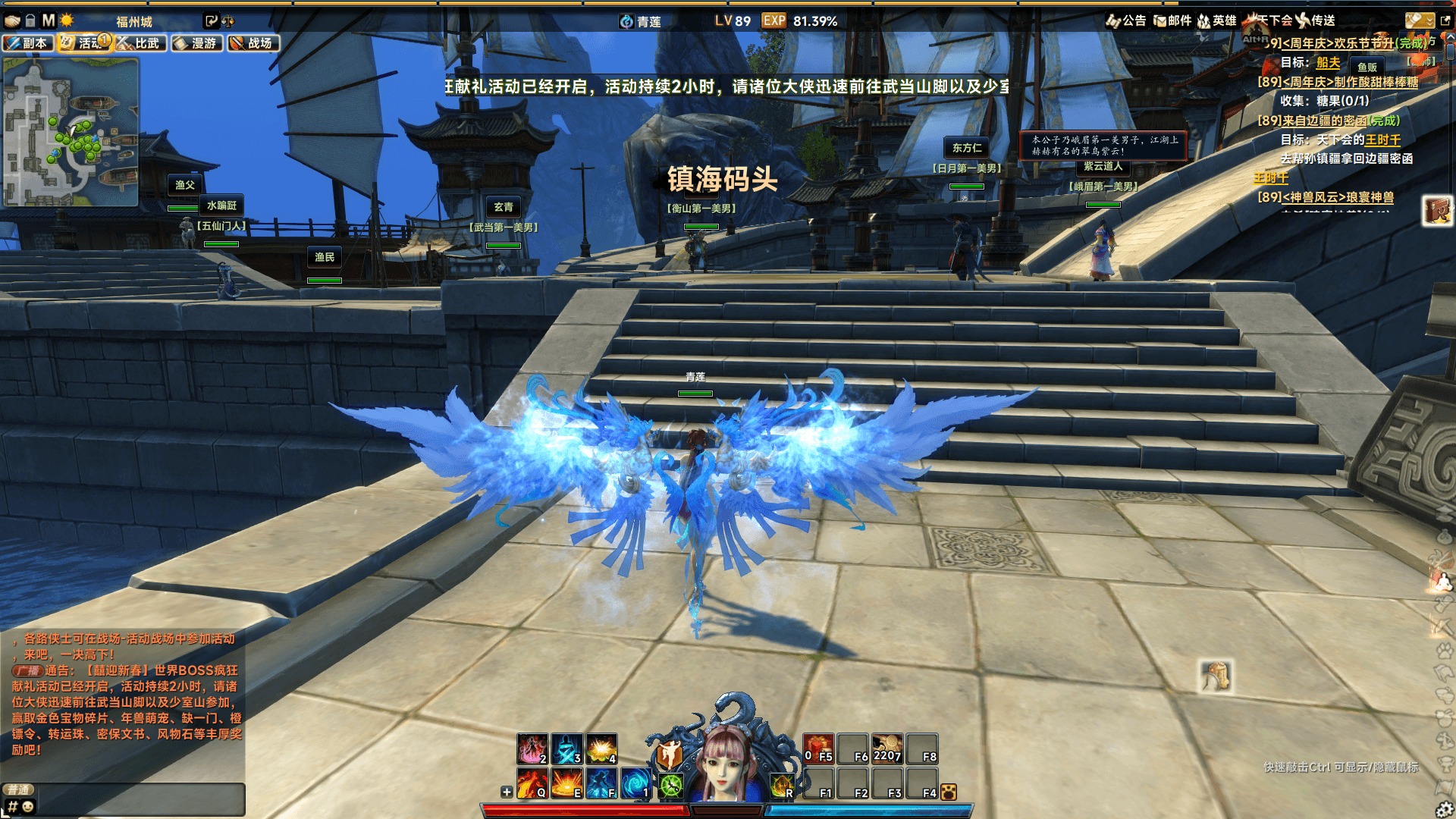Screen dimensions: 1456x819
Task: Show the 公告 announcements
Action: coord(1126,20)
